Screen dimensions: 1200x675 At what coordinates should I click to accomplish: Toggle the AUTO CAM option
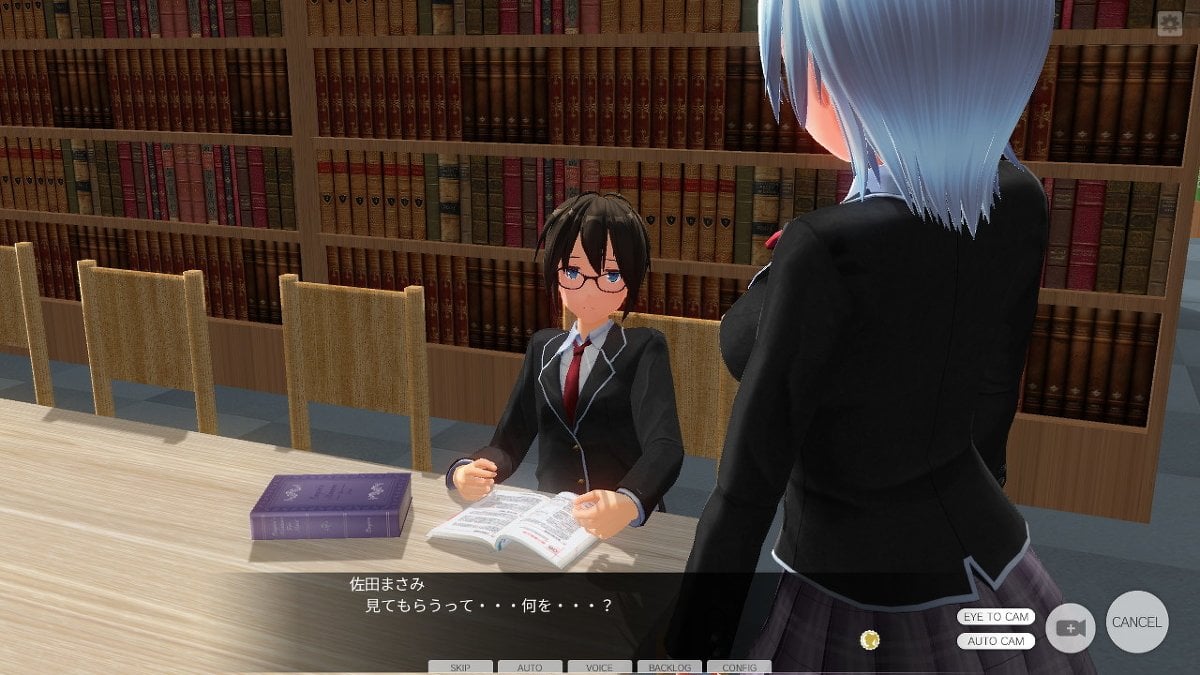[995, 641]
